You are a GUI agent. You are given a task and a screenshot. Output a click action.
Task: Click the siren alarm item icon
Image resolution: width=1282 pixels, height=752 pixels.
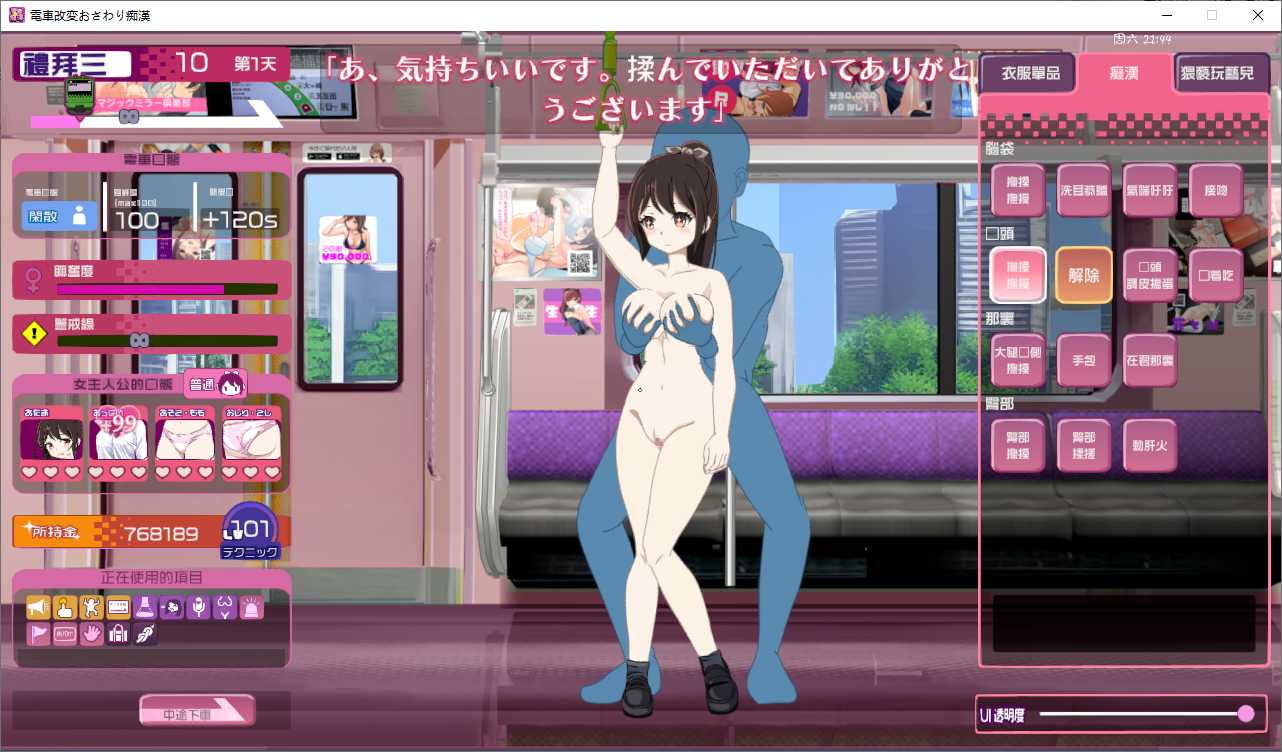tap(250, 607)
